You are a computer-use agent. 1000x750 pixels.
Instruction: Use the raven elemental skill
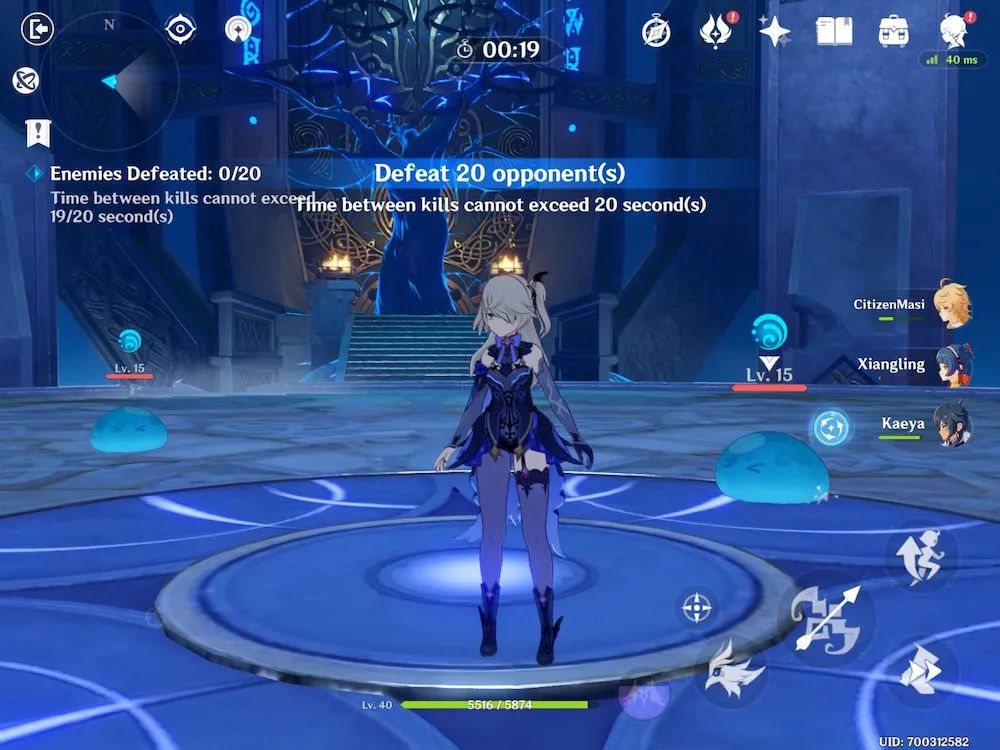733,670
